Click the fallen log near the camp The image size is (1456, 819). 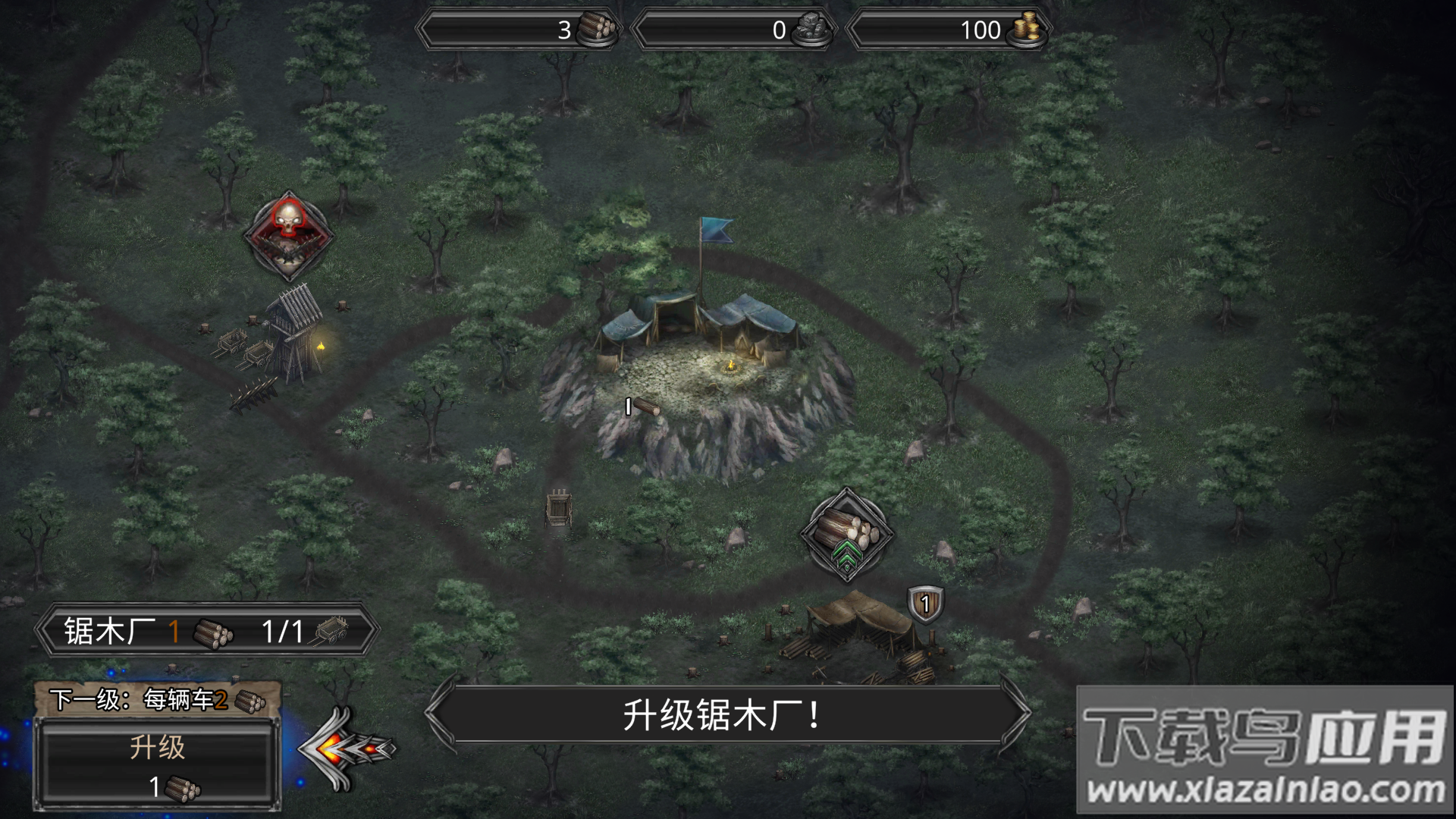coord(645,407)
